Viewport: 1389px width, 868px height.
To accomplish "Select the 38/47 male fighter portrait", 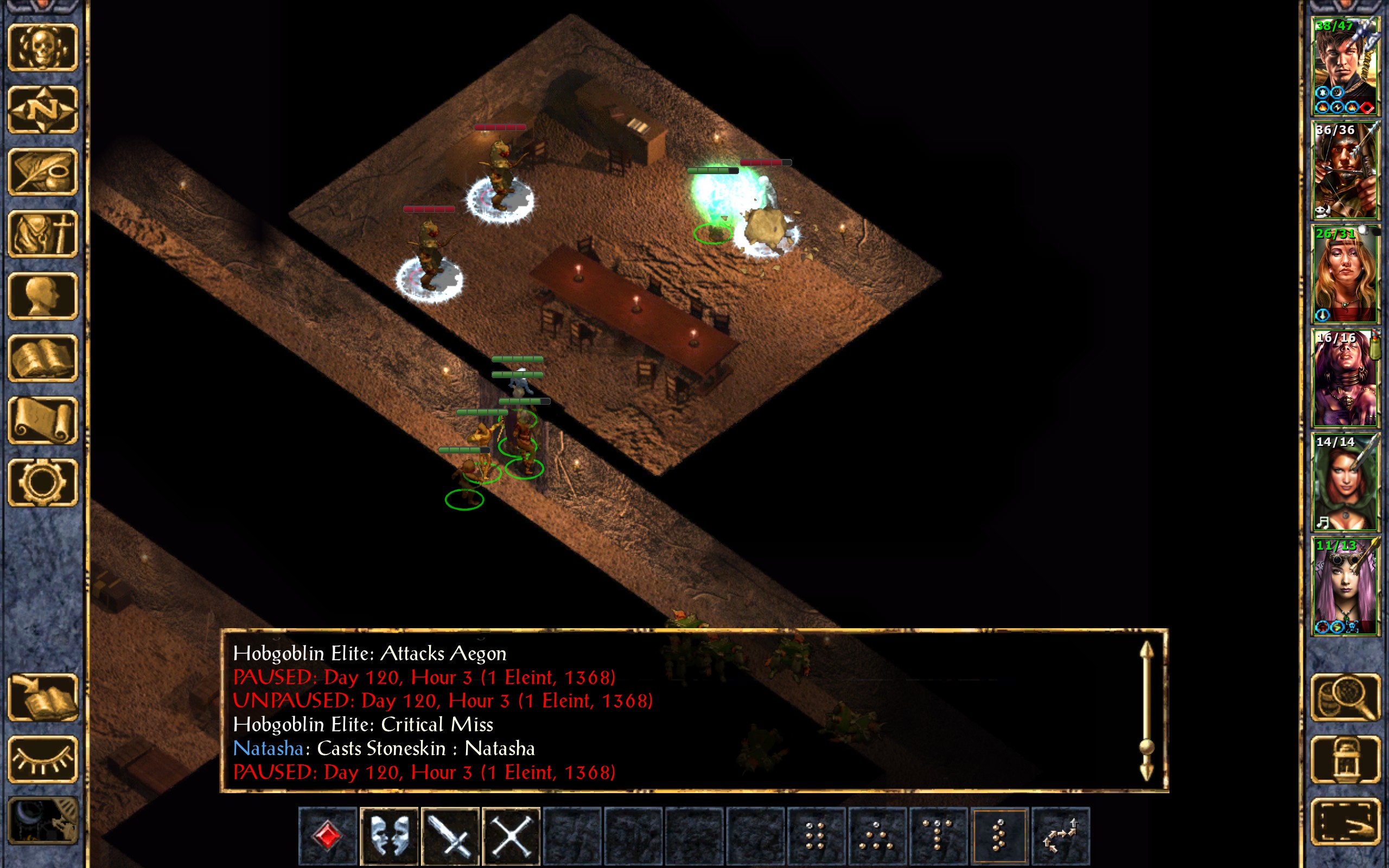I will tap(1345, 67).
